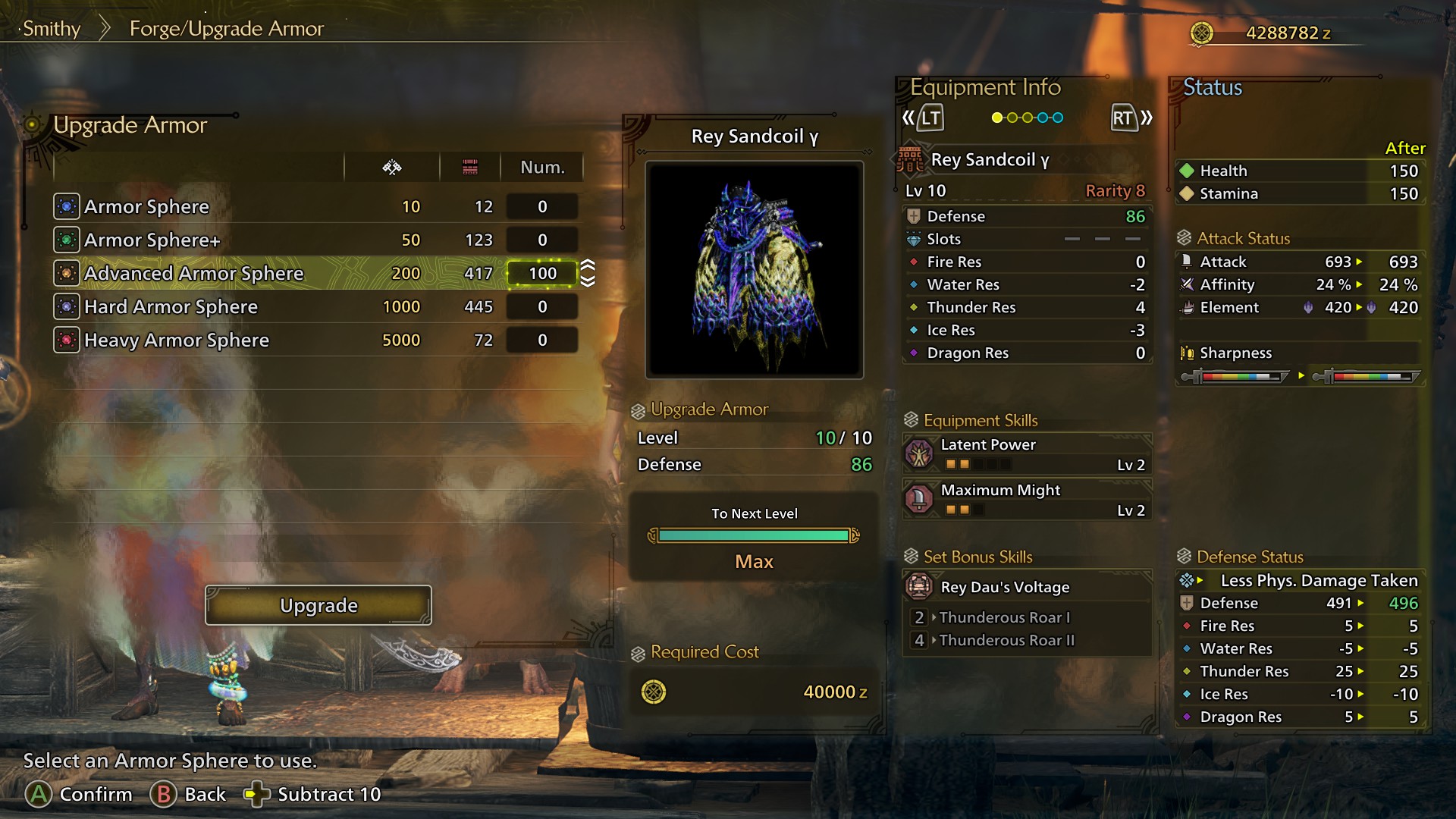The height and width of the screenshot is (819, 1456).
Task: Adjust the Advanced Armor Sphere quantity stepper arrows
Action: tap(588, 273)
